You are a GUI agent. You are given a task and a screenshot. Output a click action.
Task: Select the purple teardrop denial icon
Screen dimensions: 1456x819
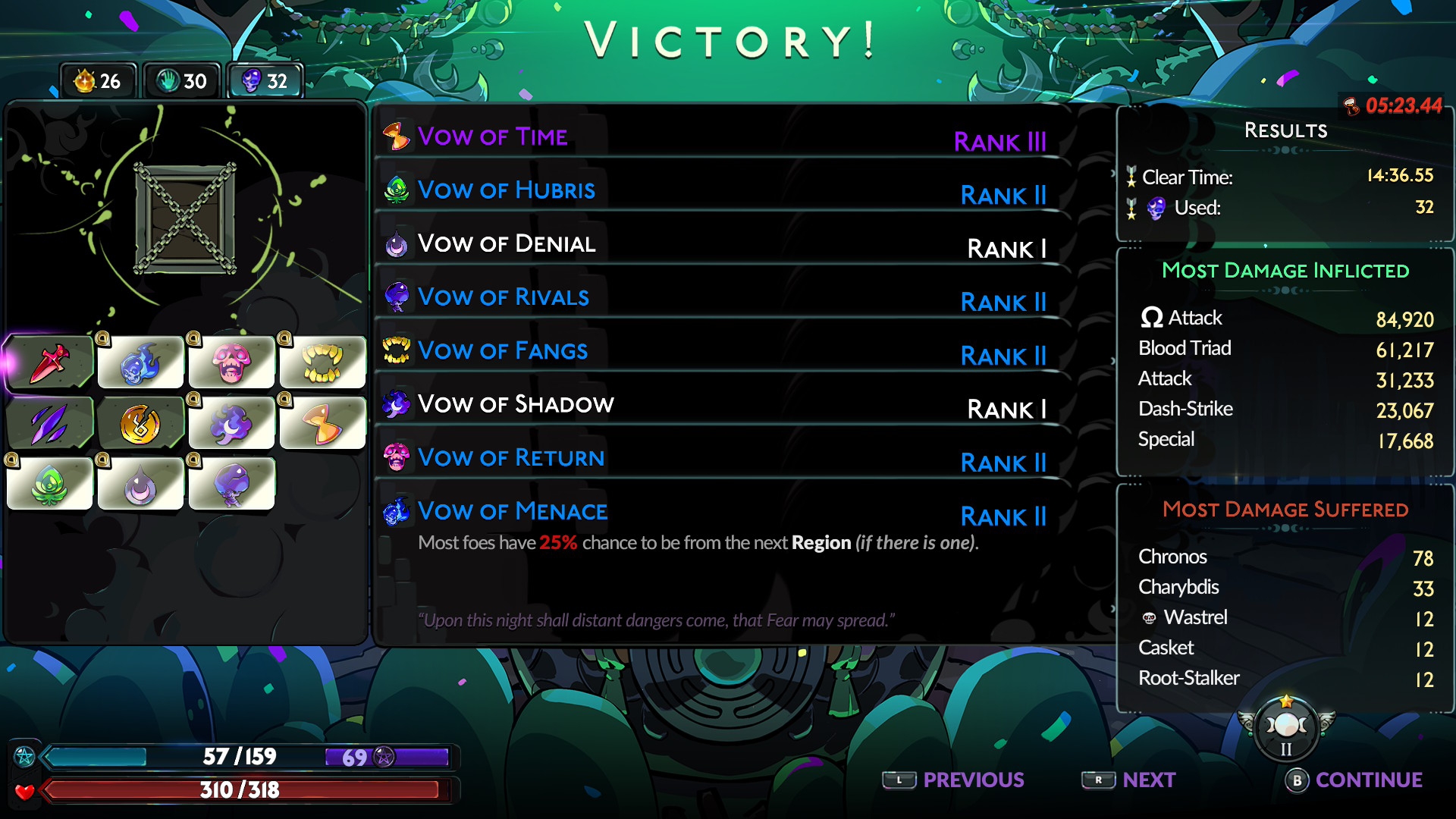point(140,484)
